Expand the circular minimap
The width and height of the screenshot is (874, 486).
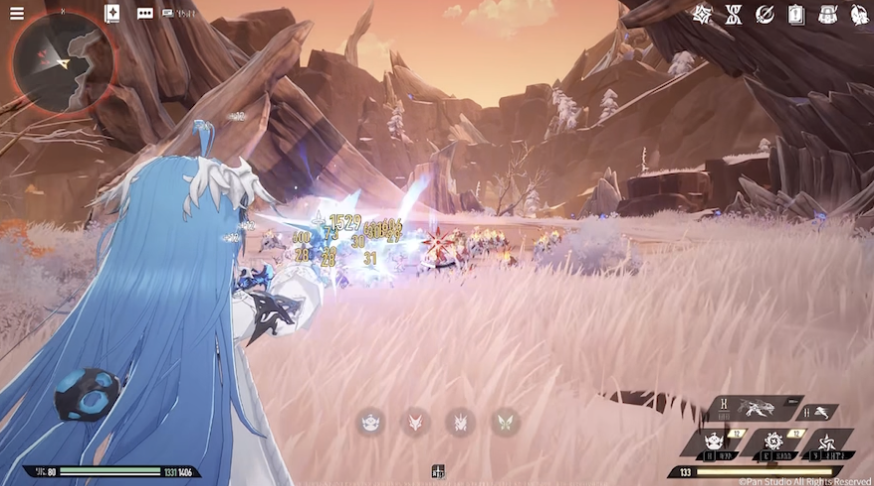(x=63, y=62)
